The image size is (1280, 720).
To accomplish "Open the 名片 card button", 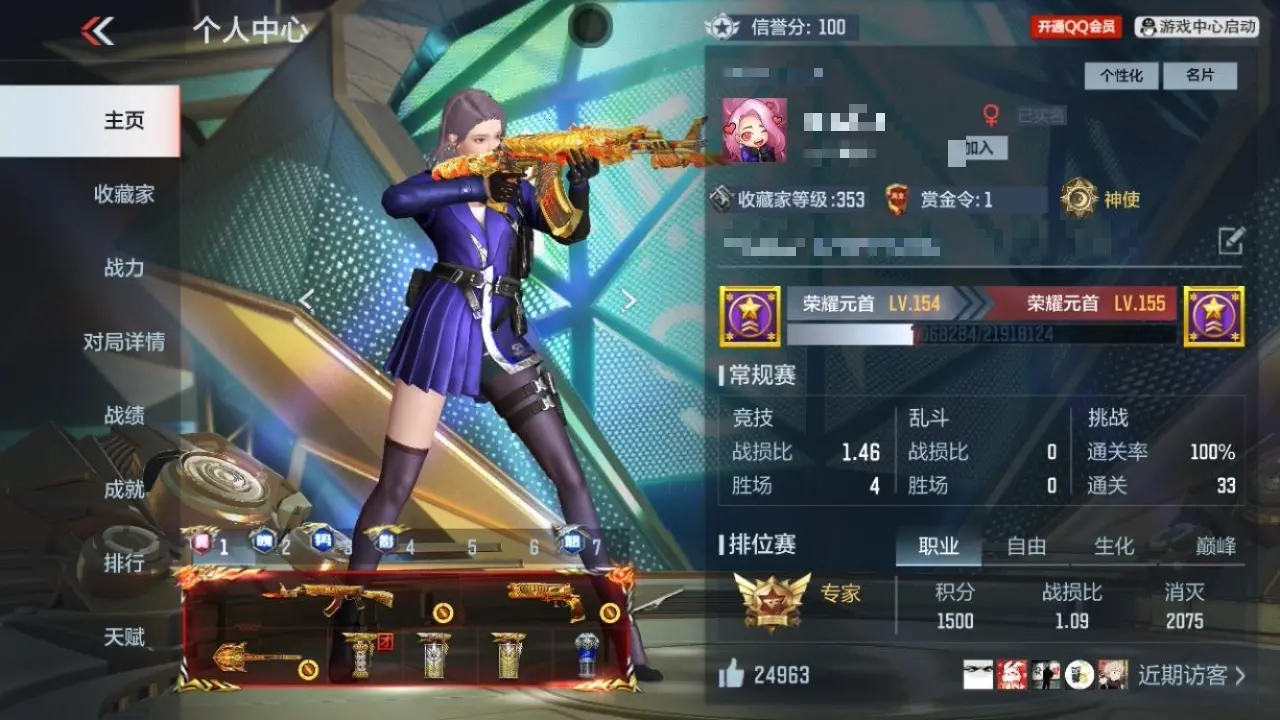I will 1199,76.
